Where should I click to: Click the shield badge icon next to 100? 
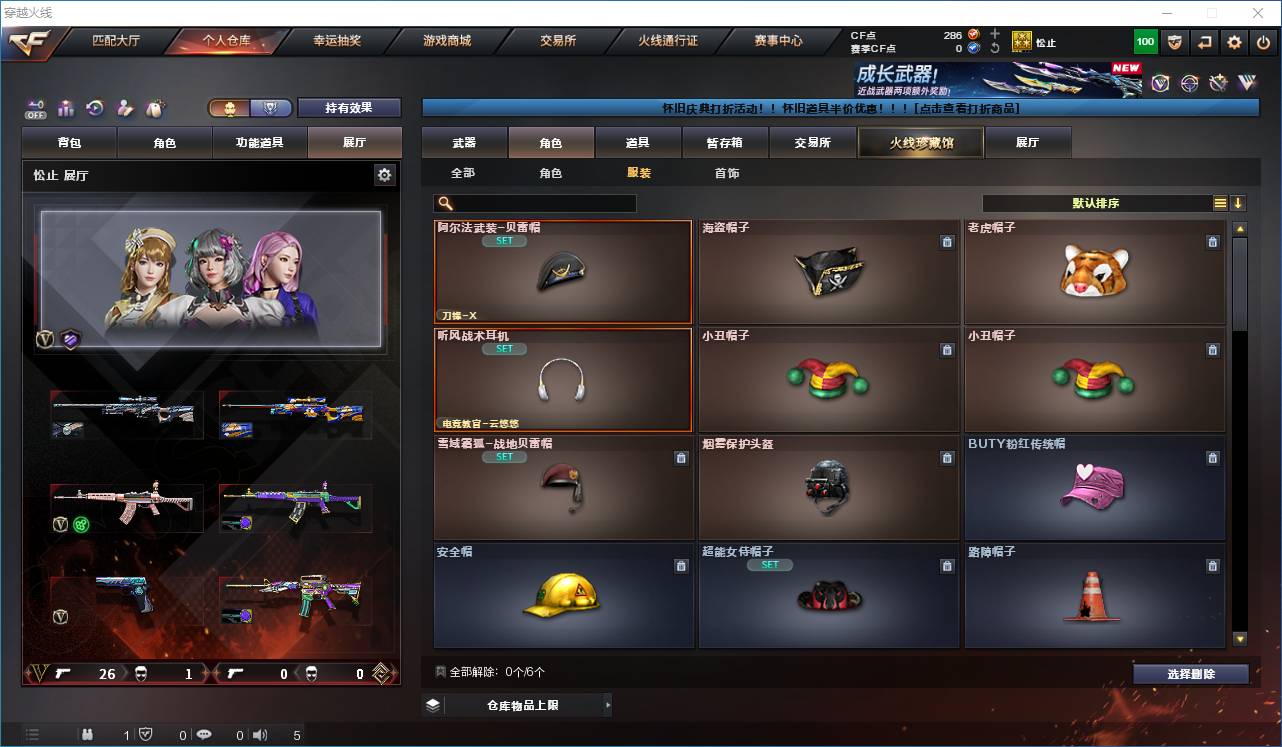coord(1175,42)
